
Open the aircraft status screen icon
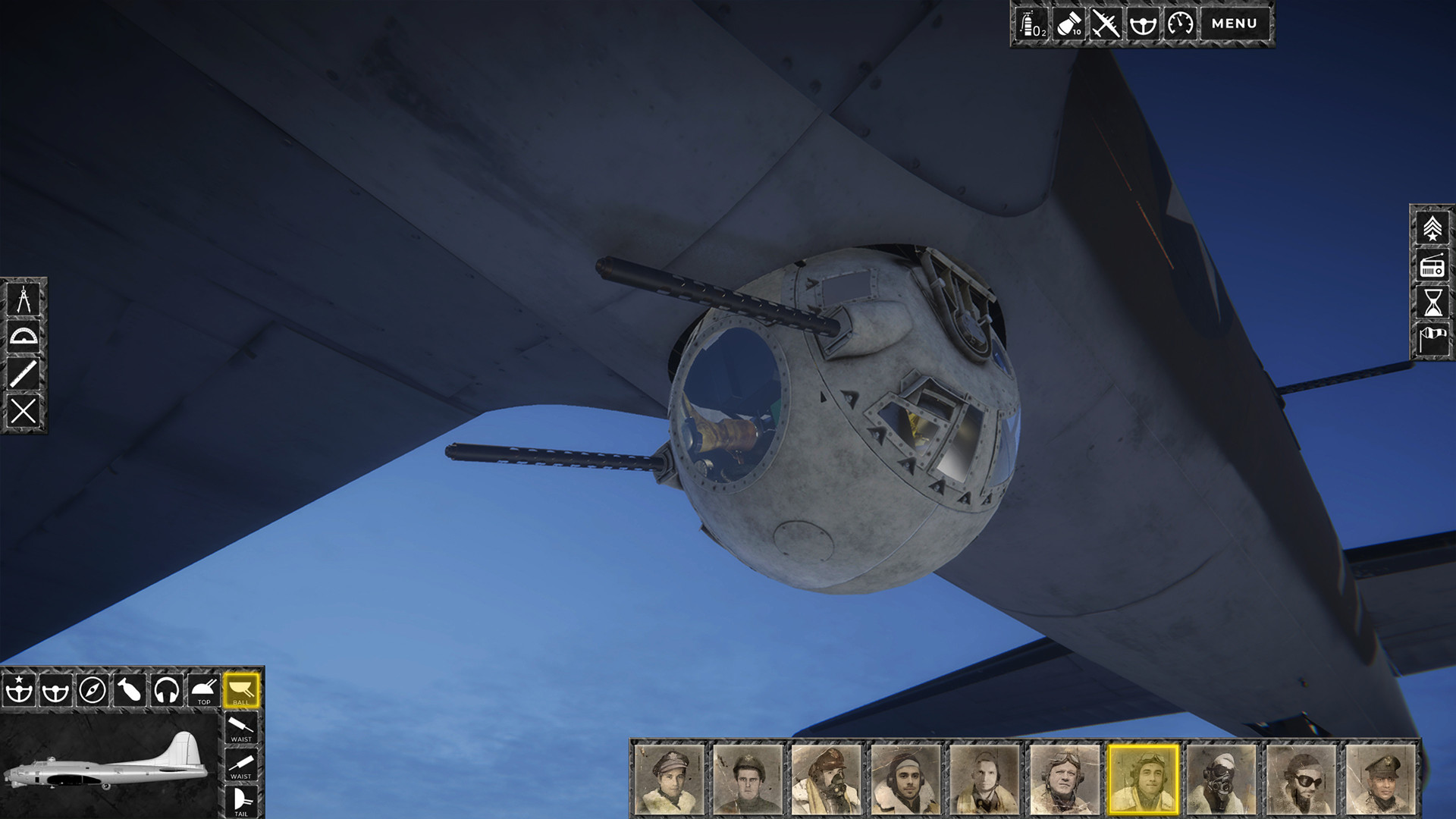pyautogui.click(x=1105, y=24)
